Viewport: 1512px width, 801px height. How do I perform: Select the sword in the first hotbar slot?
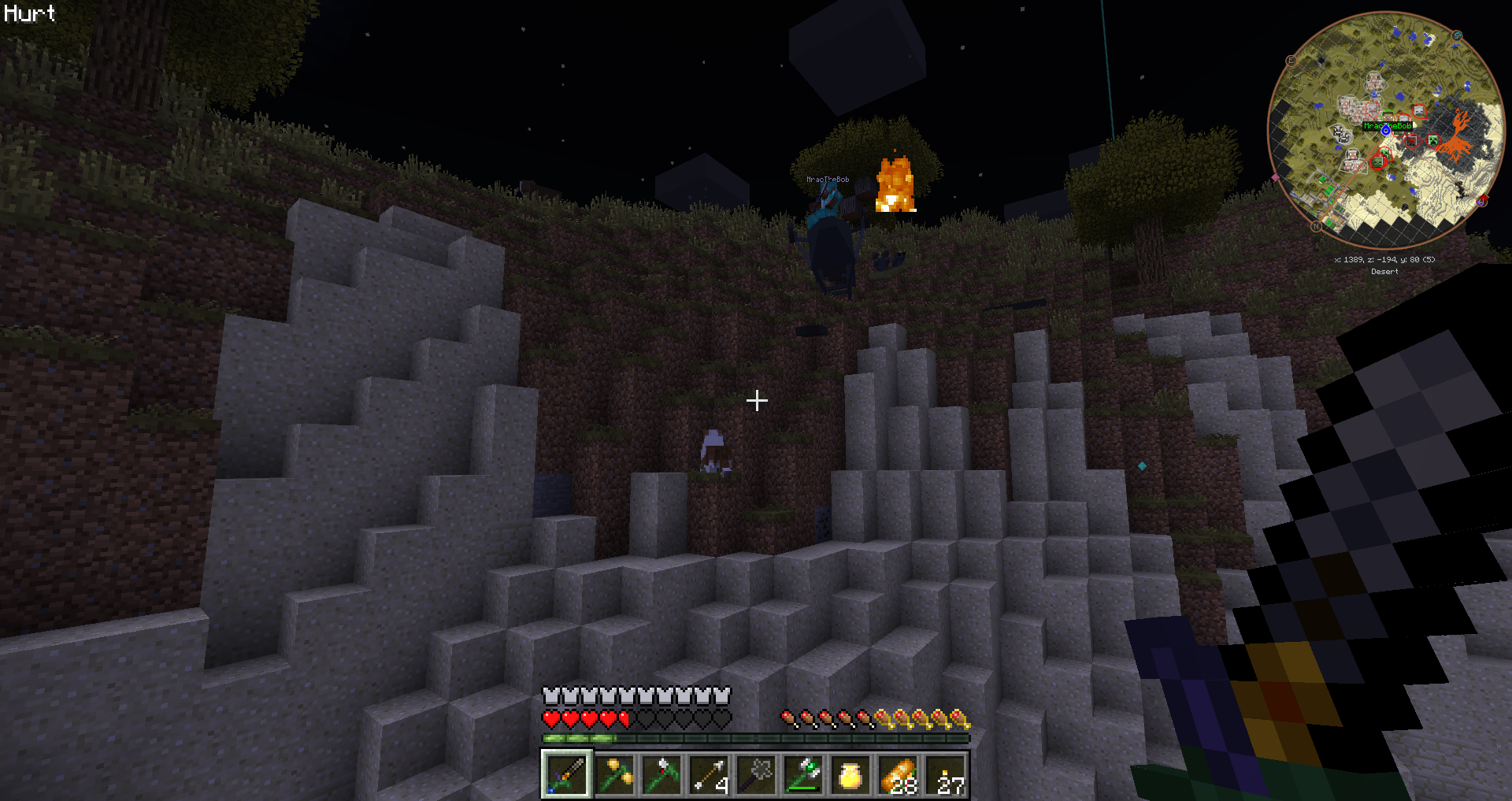(x=566, y=775)
